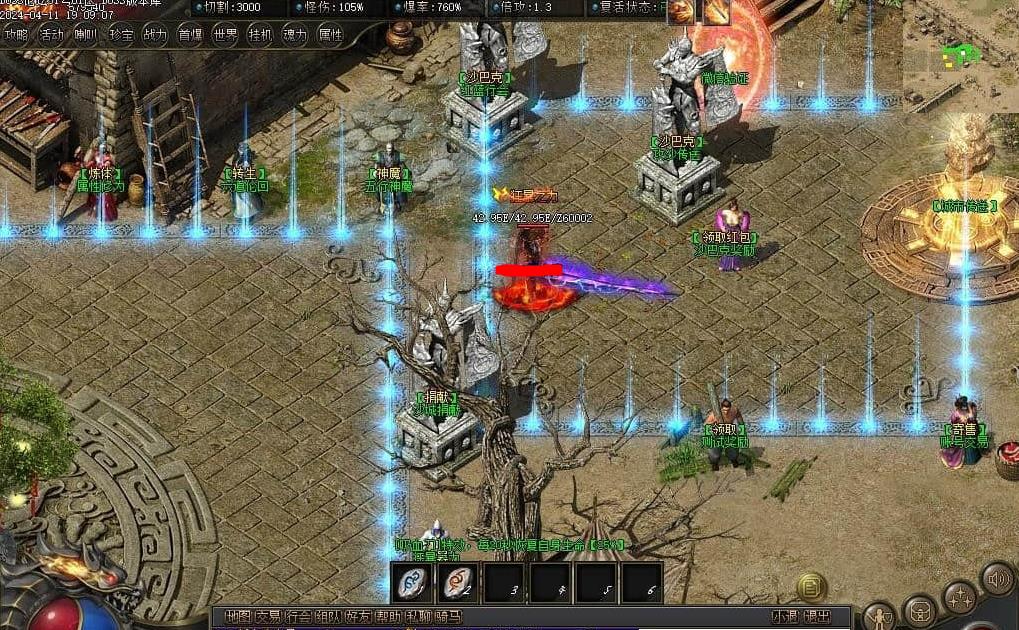Image resolution: width=1019 pixels, height=630 pixels.
Task: Open the 好友 friends list
Action: 357,617
